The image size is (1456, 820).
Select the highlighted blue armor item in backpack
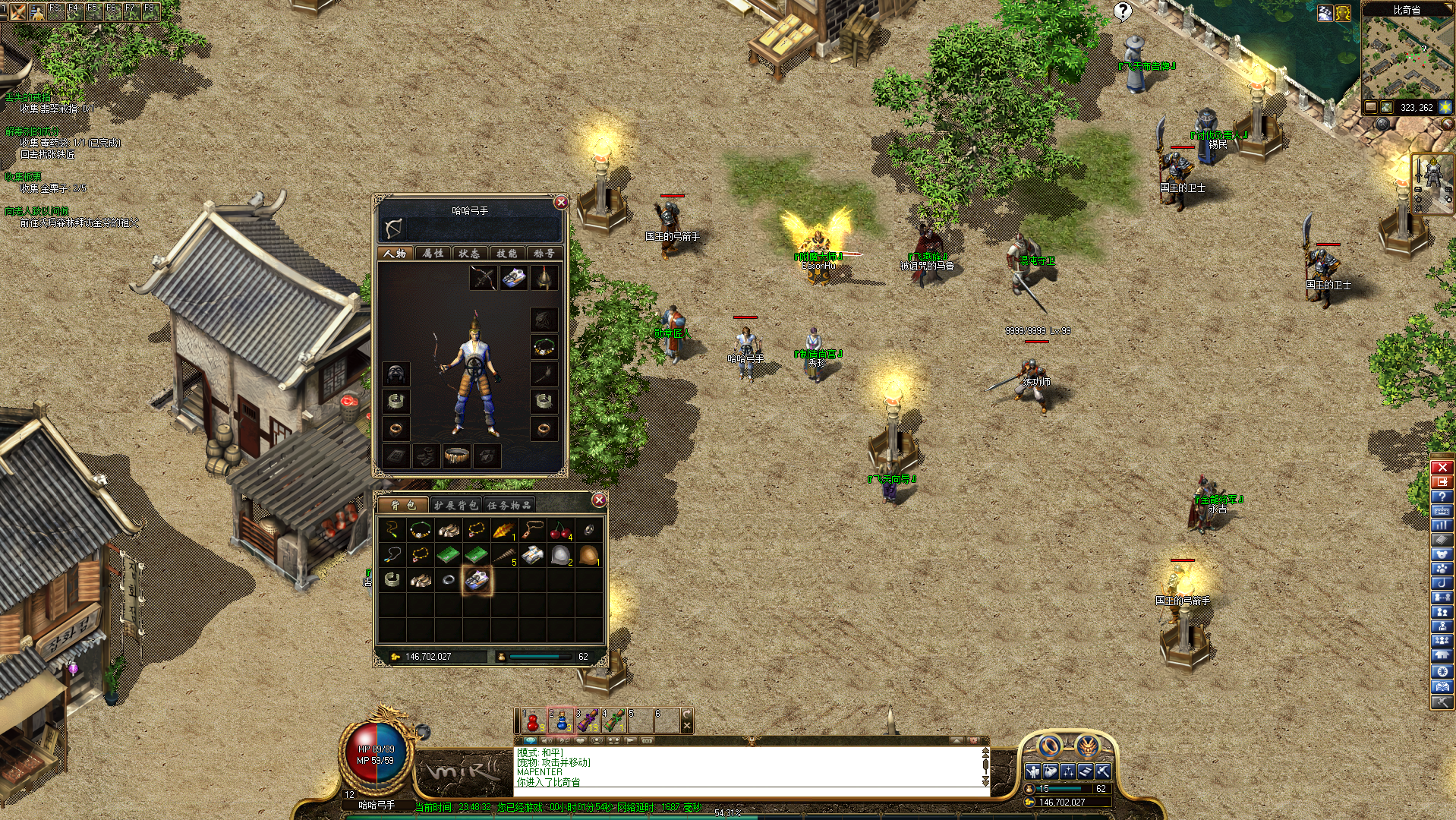tap(477, 580)
